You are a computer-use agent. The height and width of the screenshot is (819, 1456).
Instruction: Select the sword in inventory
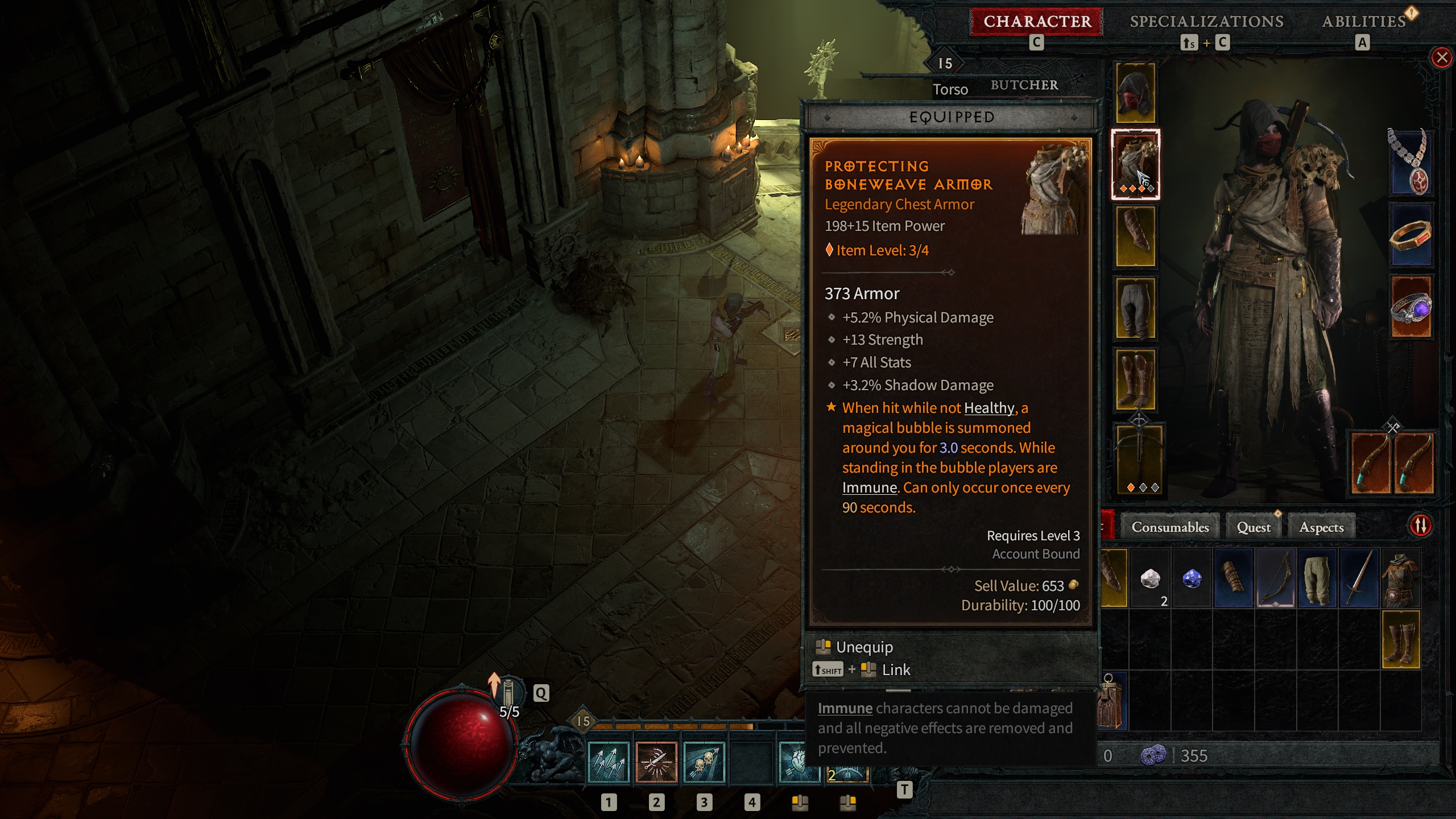1359,579
